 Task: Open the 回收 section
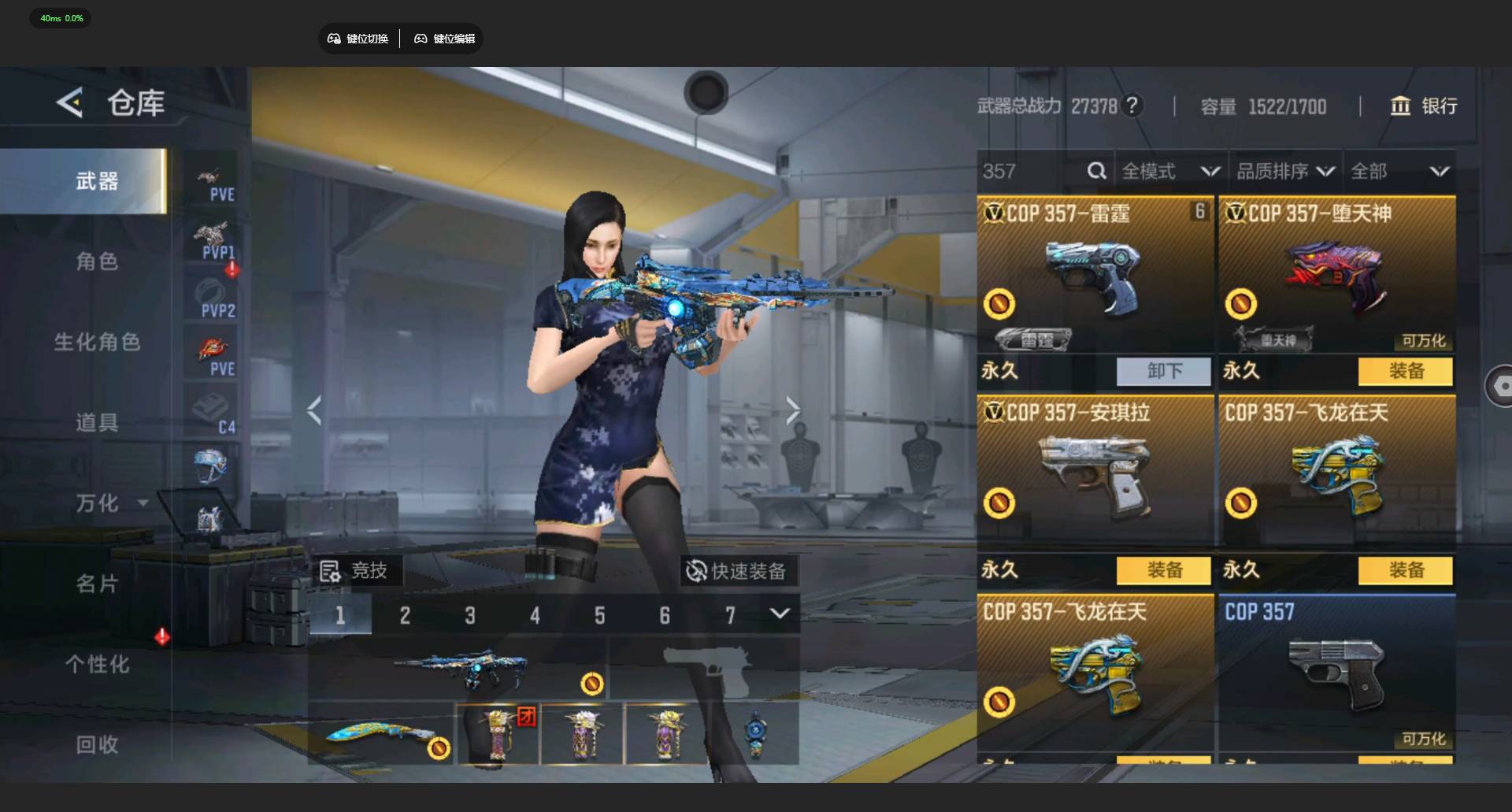97,744
